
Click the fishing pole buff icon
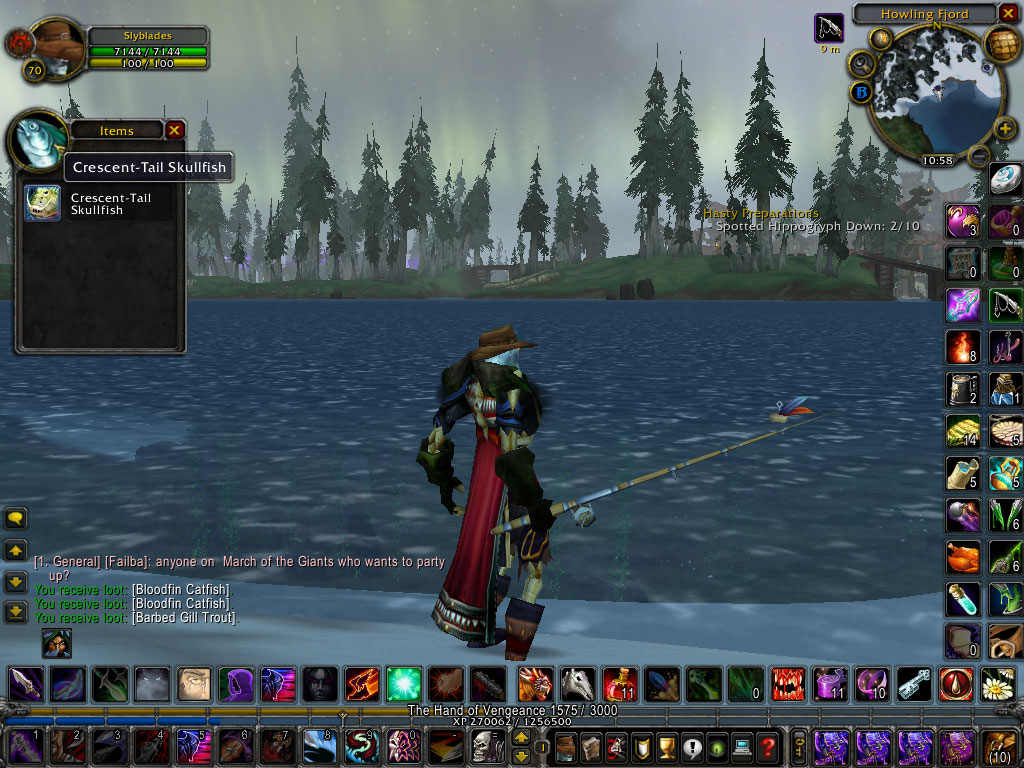[x=829, y=27]
